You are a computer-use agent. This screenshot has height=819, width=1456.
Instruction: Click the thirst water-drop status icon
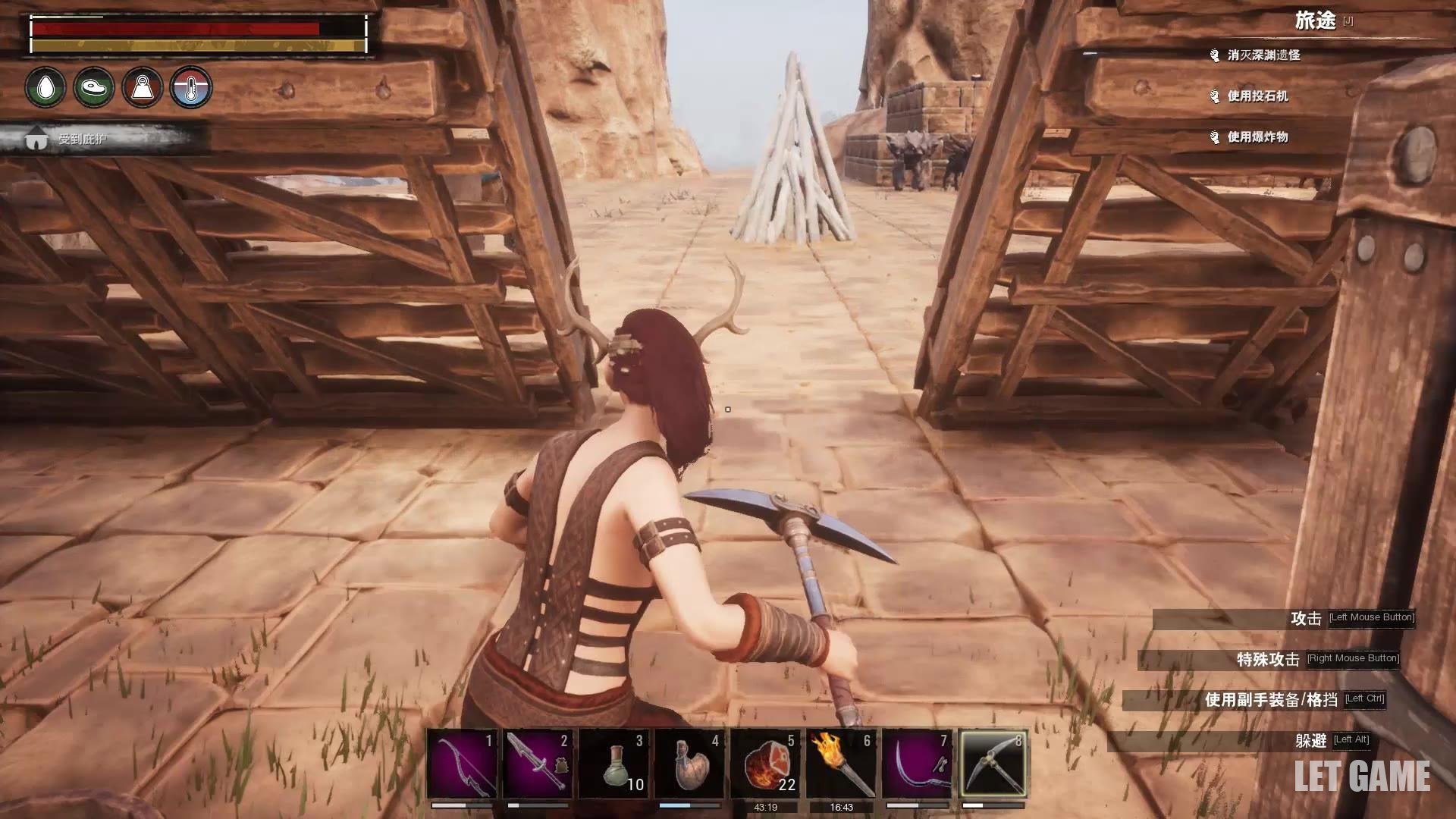pyautogui.click(x=45, y=87)
